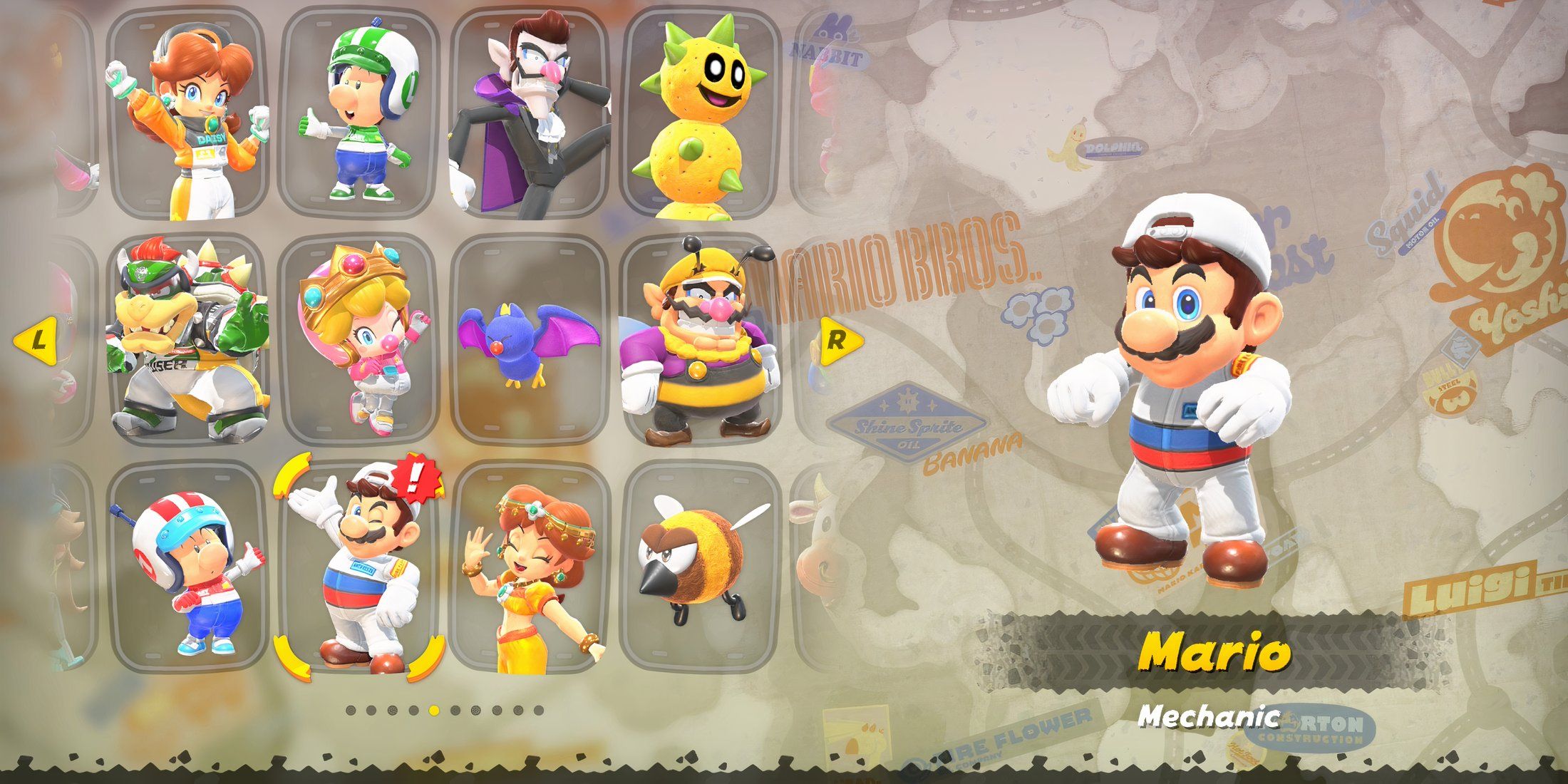
Task: Select Daisy in orange racing suit
Action: click(189, 114)
